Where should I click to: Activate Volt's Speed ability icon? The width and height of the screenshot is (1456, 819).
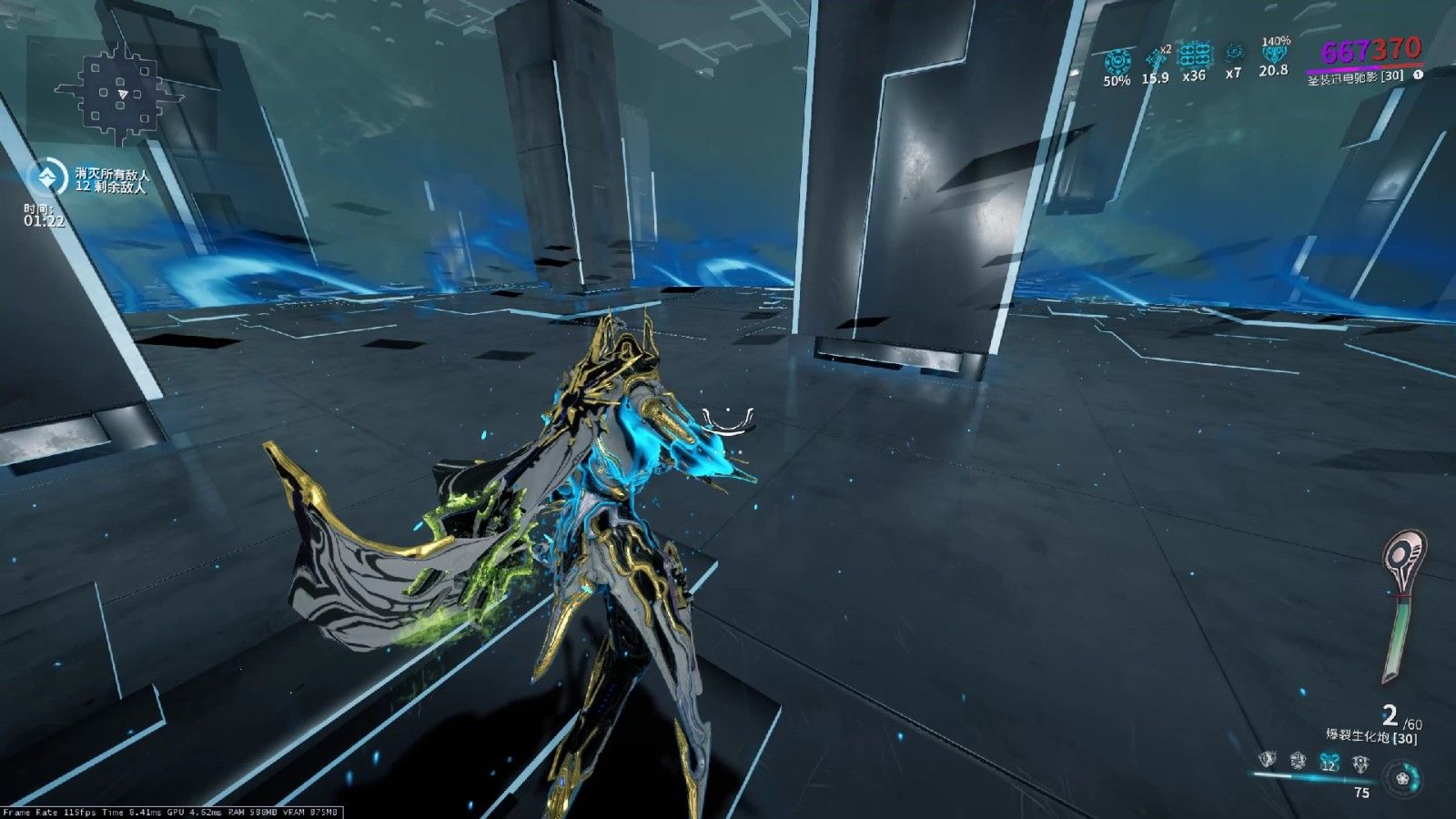click(1299, 760)
